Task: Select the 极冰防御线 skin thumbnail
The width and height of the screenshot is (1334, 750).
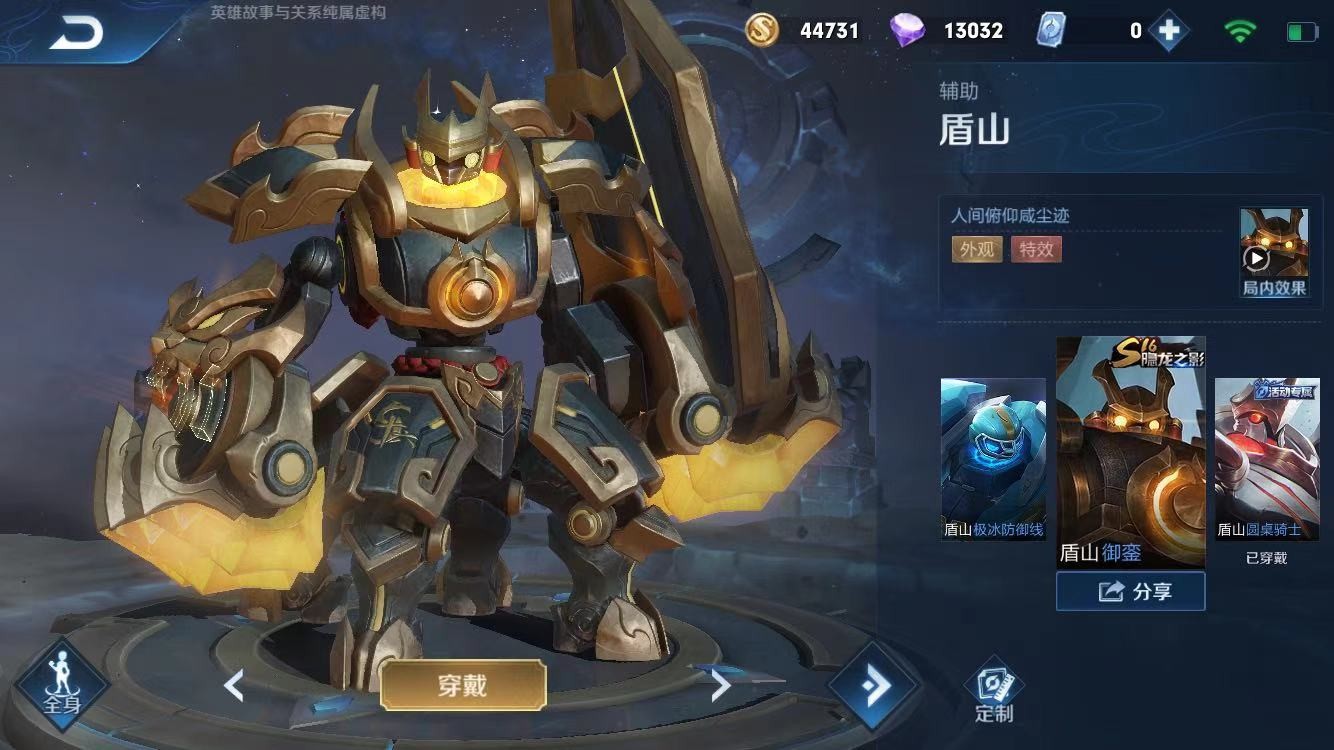Action: coord(993,460)
